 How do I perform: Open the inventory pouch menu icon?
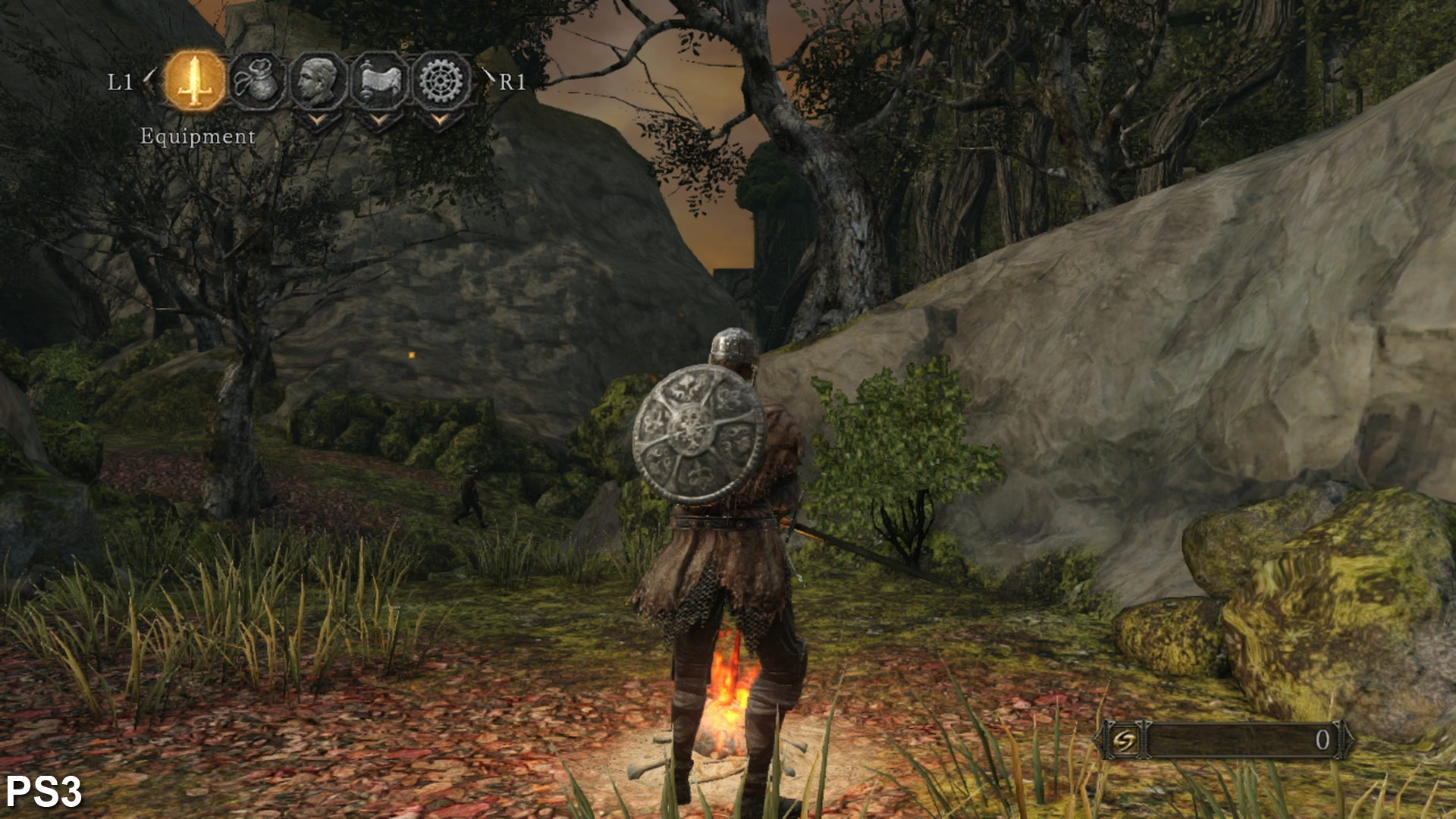pyautogui.click(x=256, y=80)
